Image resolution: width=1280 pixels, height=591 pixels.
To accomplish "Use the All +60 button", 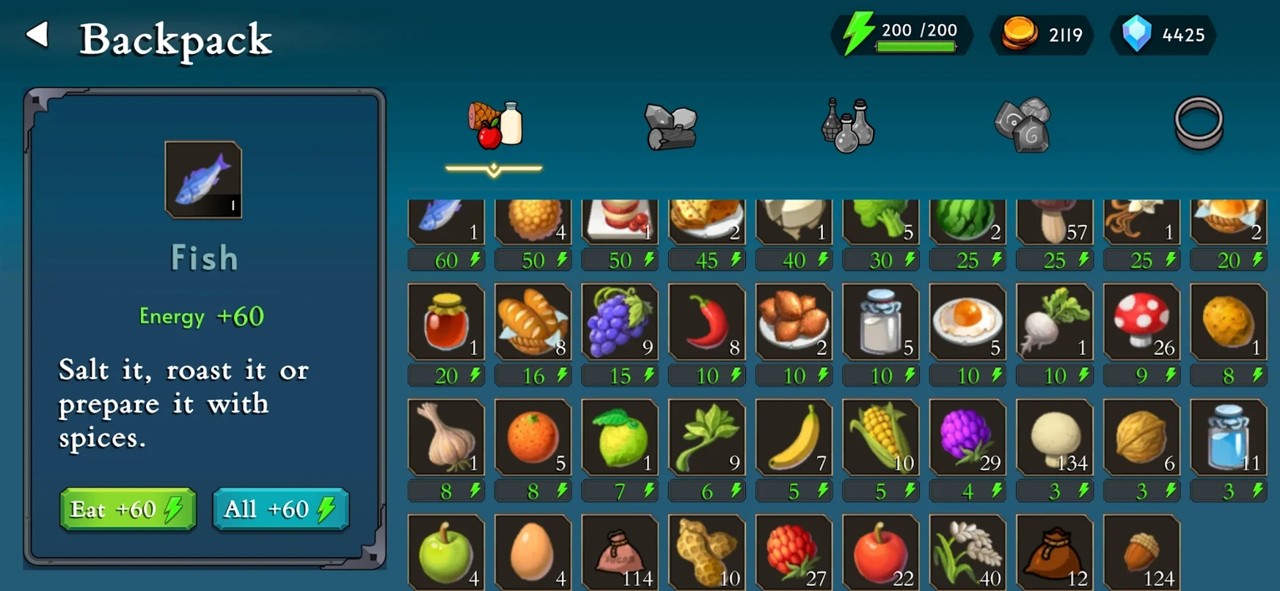I will pyautogui.click(x=280, y=509).
